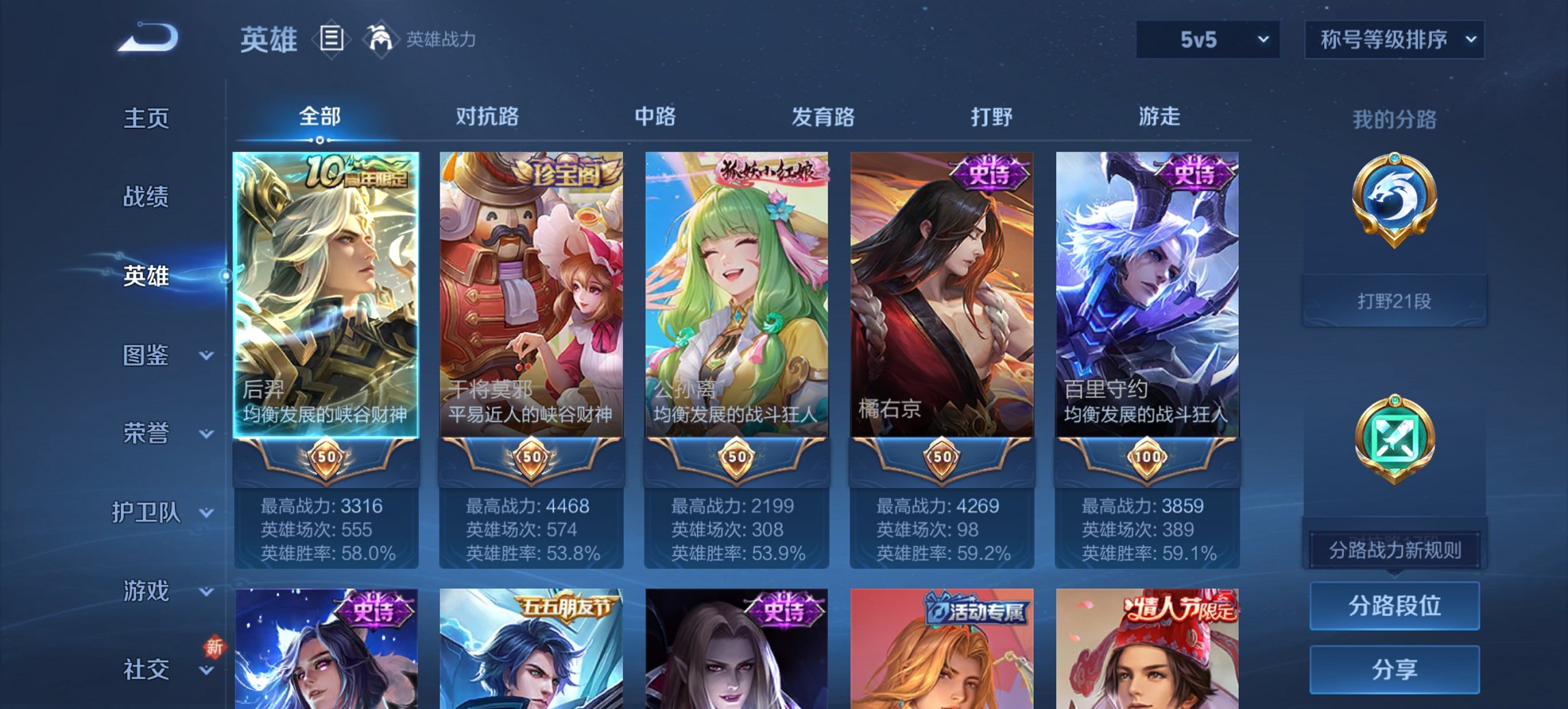Open 英雄战力 via the helmet icon
Image resolution: width=1568 pixels, height=709 pixels.
[x=381, y=40]
